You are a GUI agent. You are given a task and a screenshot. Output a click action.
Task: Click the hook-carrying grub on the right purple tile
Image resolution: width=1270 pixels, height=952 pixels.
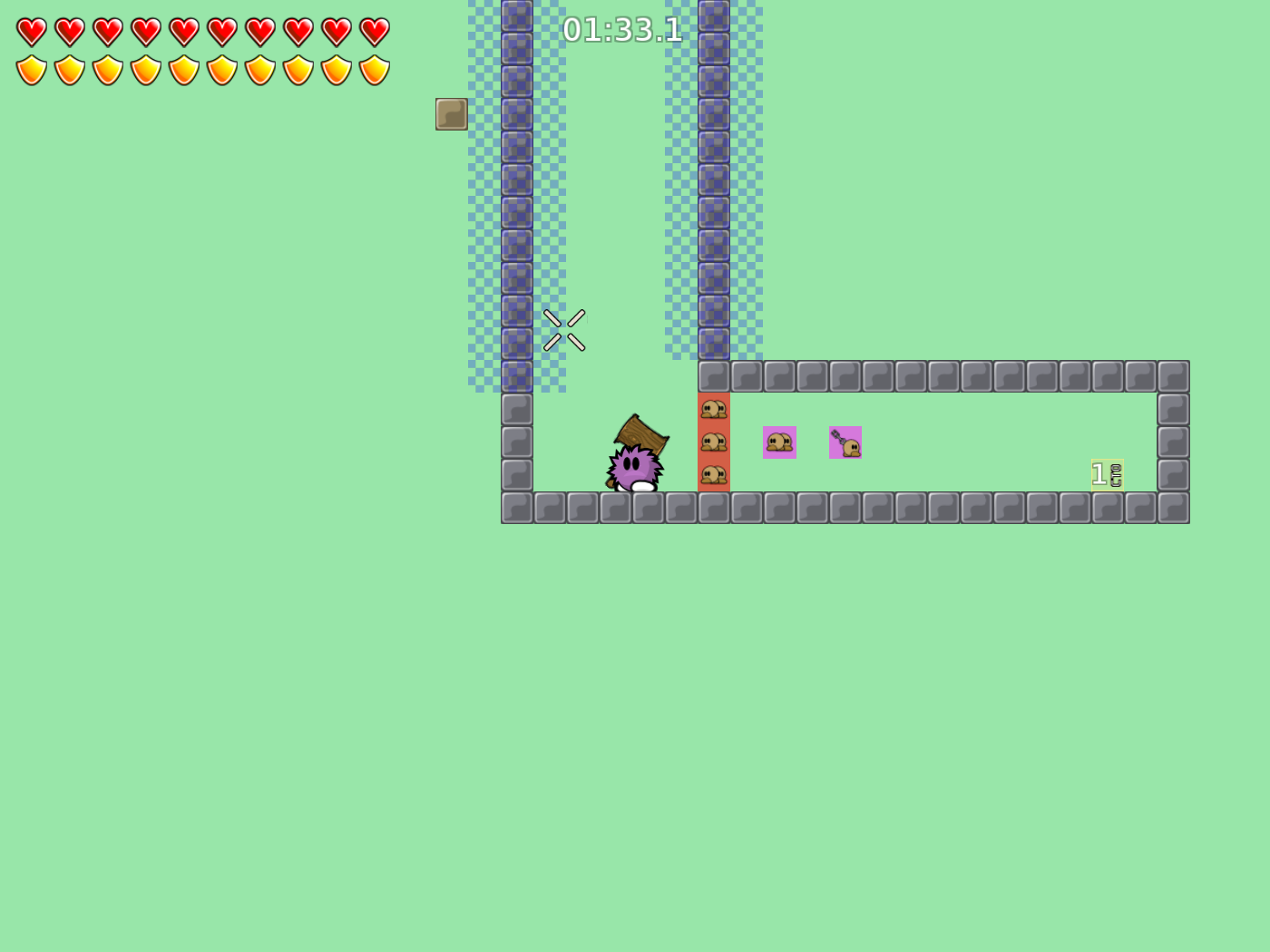point(846,442)
